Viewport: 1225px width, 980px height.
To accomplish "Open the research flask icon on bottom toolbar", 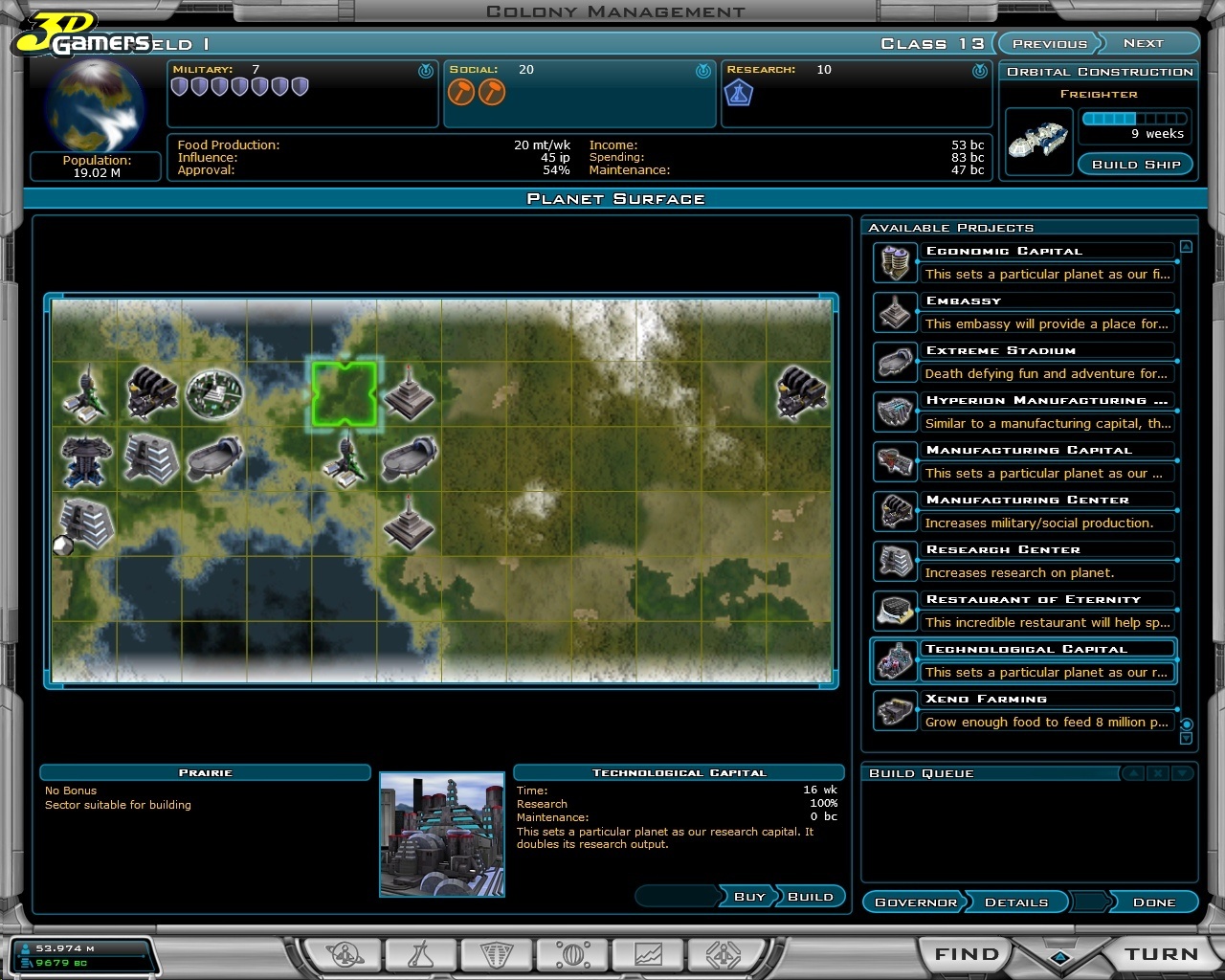I will (x=421, y=953).
